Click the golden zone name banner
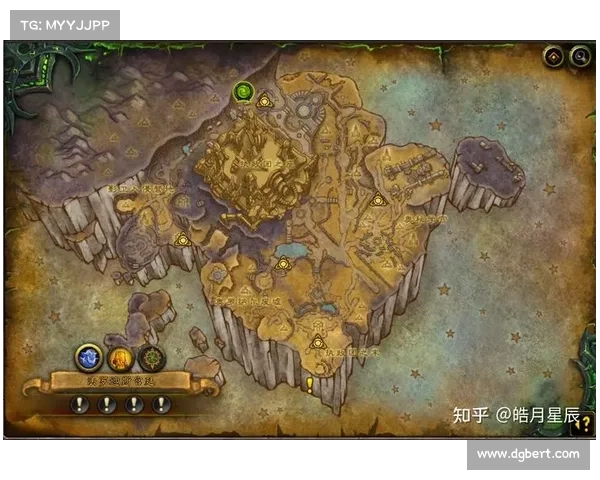 pyautogui.click(x=121, y=381)
